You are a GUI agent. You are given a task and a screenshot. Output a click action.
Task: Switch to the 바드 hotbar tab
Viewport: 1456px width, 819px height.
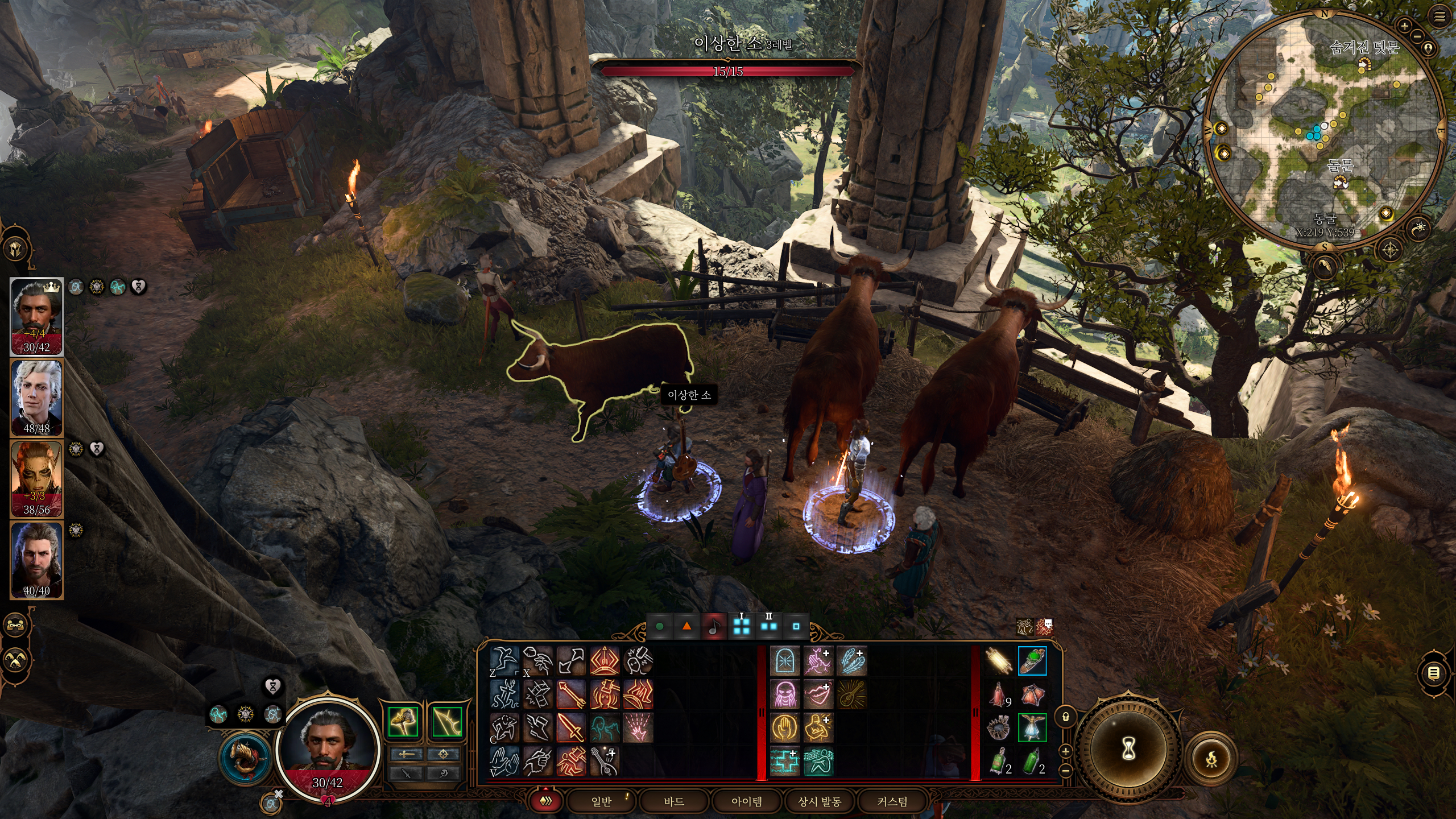[x=674, y=801]
